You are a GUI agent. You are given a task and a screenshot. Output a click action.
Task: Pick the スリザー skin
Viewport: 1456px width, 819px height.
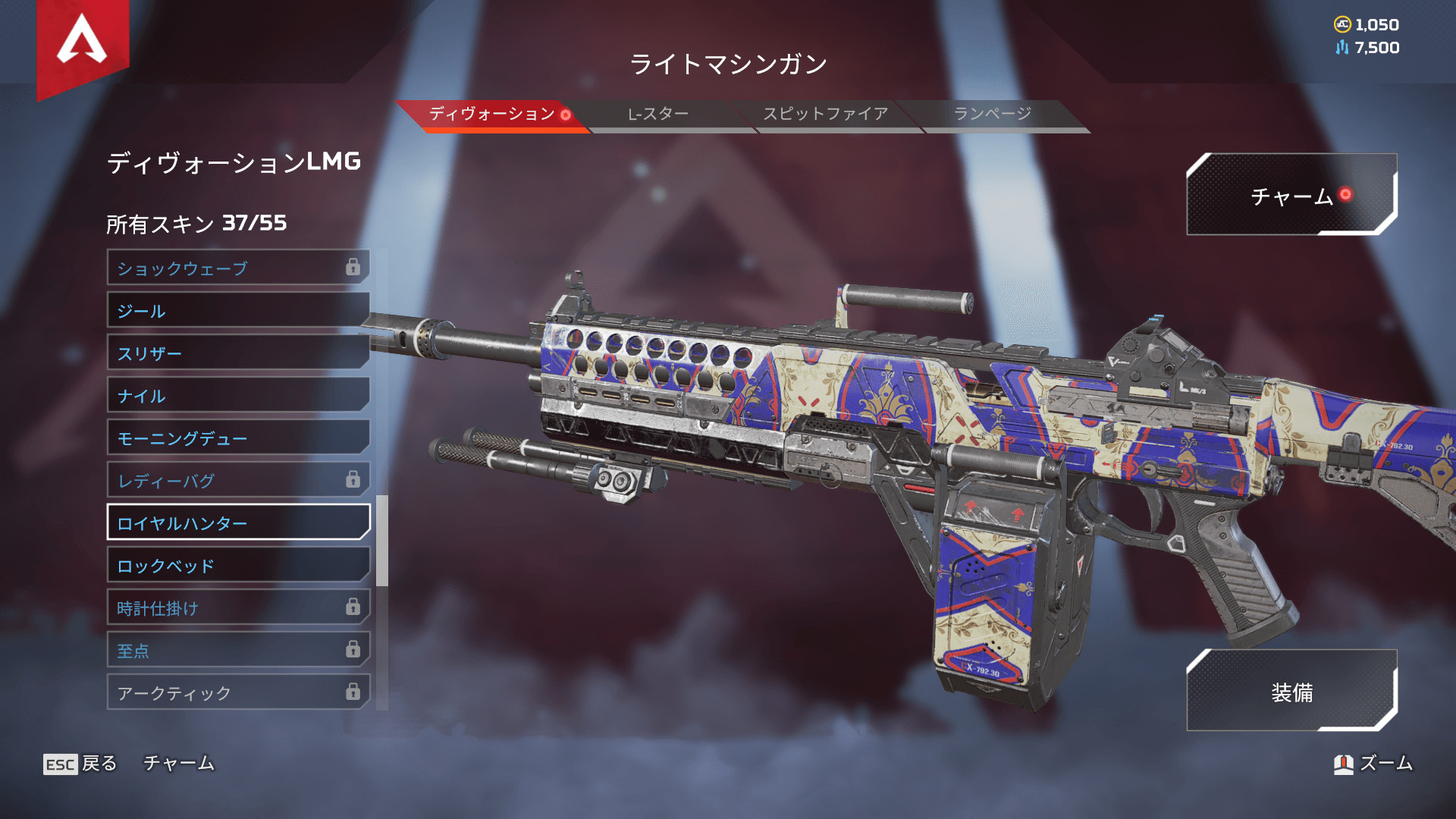[x=238, y=353]
